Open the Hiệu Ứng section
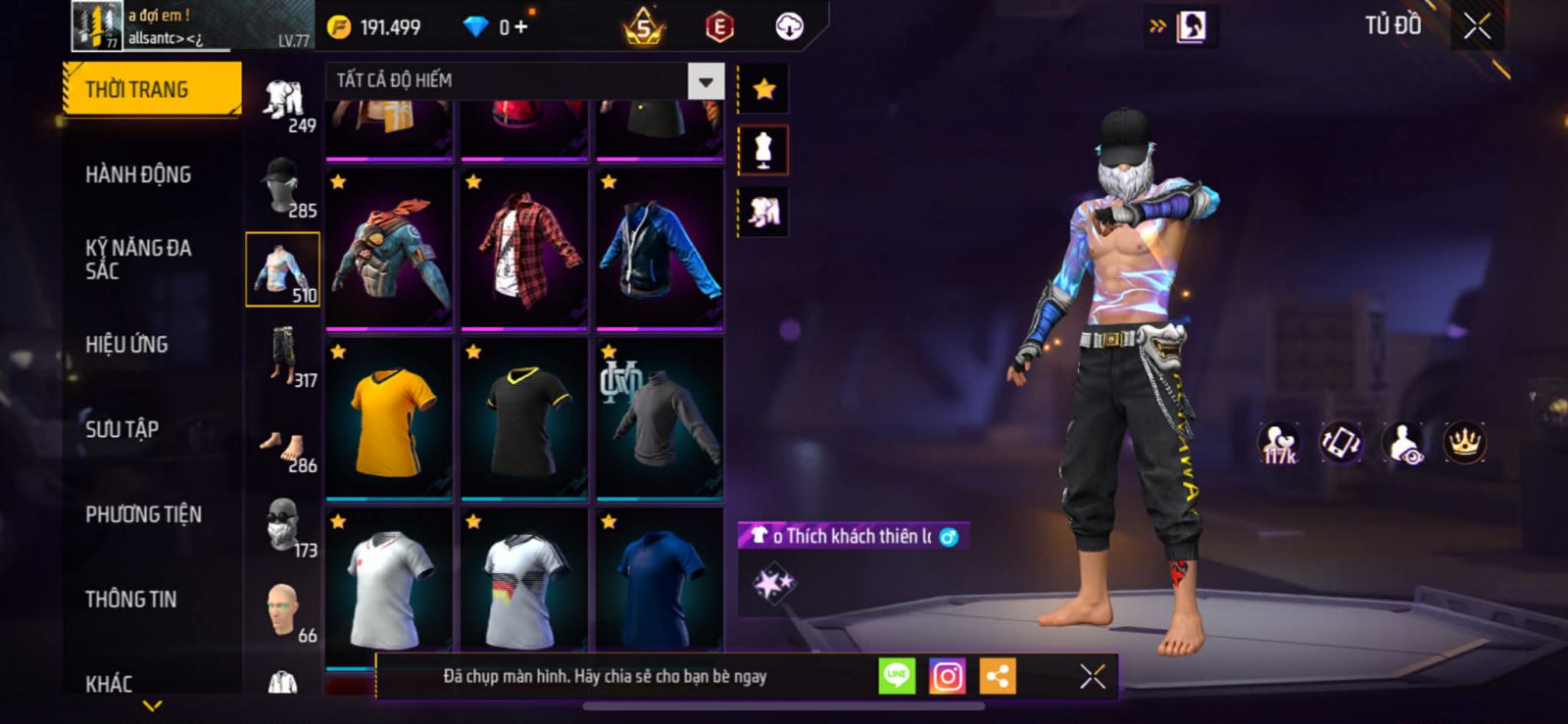The width and height of the screenshot is (1568, 724). 126,344
